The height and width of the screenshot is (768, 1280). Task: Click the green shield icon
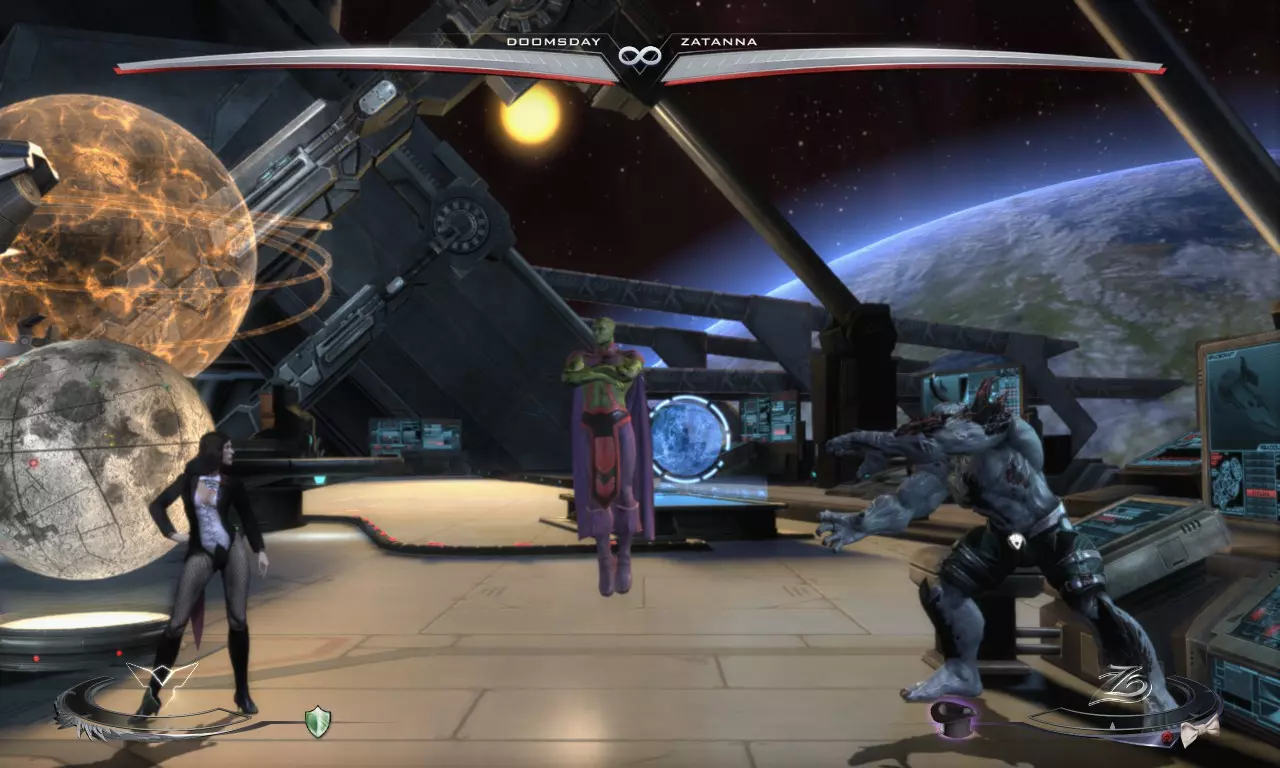[x=318, y=722]
